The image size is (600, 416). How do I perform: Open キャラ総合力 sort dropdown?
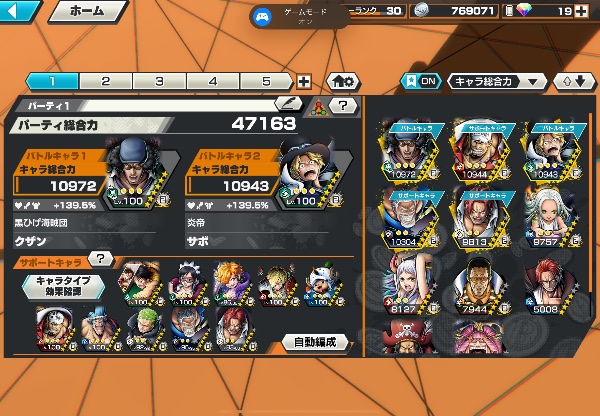pyautogui.click(x=498, y=82)
